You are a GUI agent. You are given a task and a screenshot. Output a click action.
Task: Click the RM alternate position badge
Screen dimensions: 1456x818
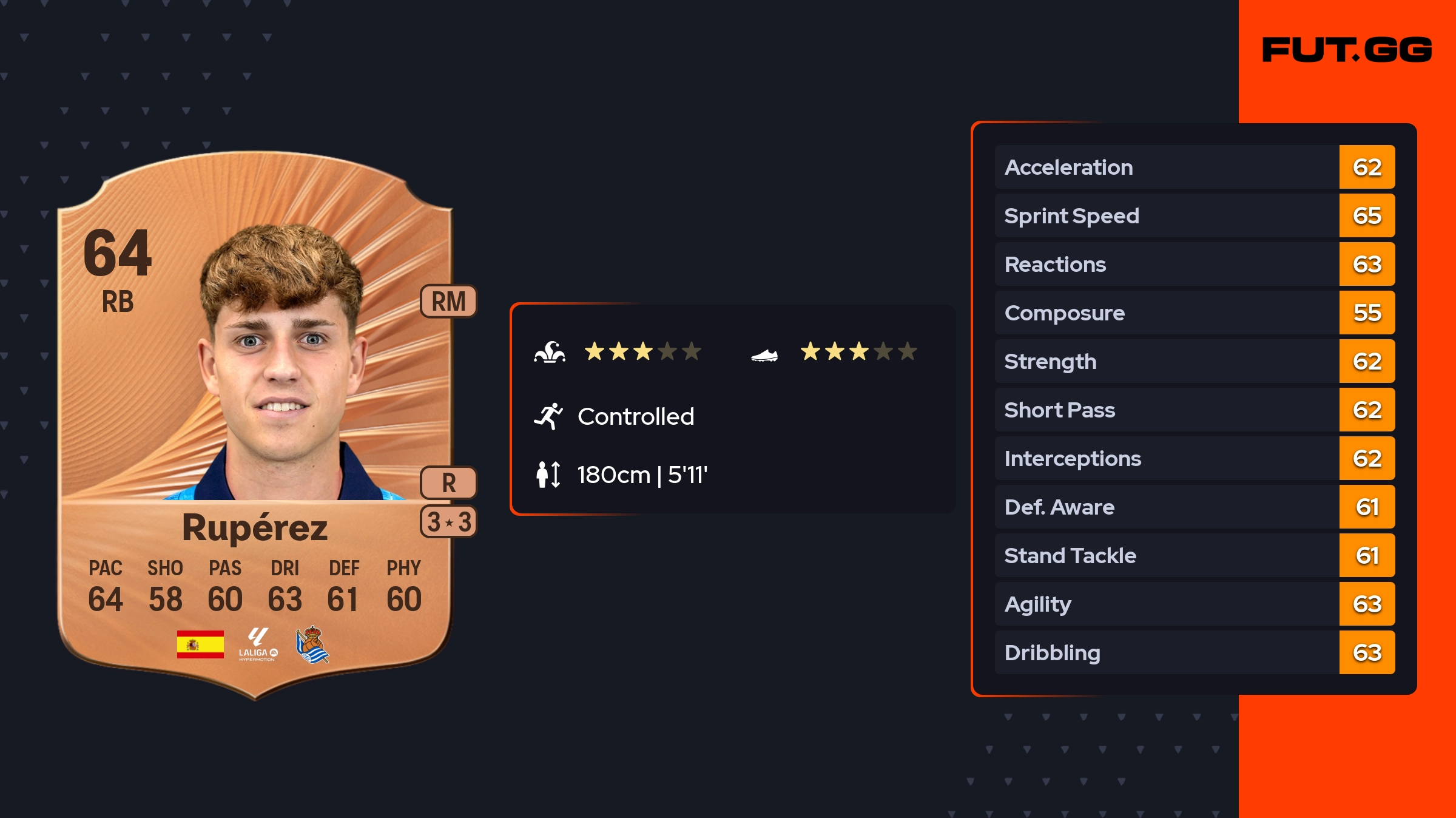pyautogui.click(x=448, y=302)
